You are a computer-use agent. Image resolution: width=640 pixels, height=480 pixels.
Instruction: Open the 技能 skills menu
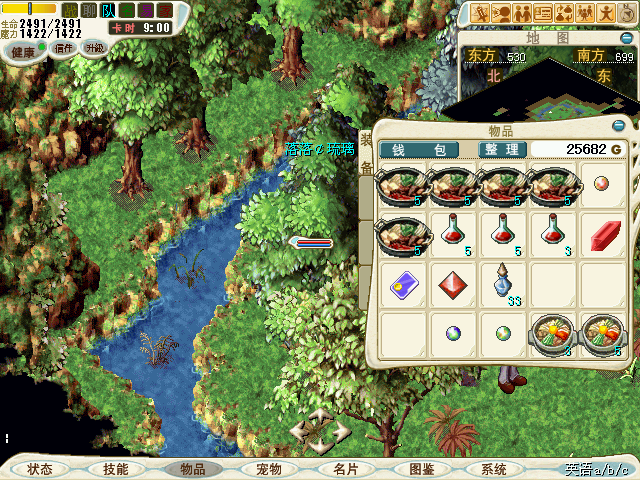(x=115, y=469)
